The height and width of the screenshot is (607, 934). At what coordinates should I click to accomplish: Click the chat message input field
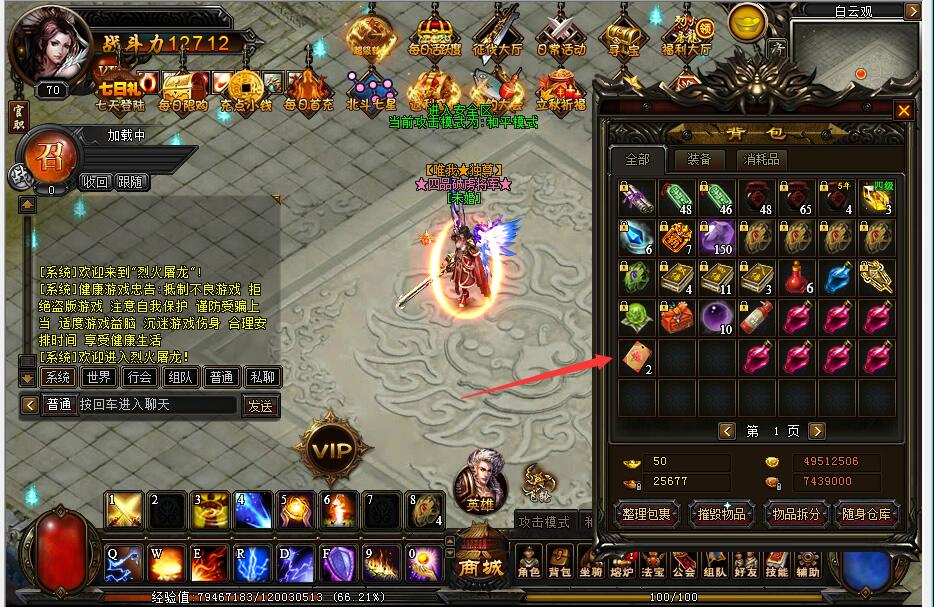pyautogui.click(x=156, y=405)
